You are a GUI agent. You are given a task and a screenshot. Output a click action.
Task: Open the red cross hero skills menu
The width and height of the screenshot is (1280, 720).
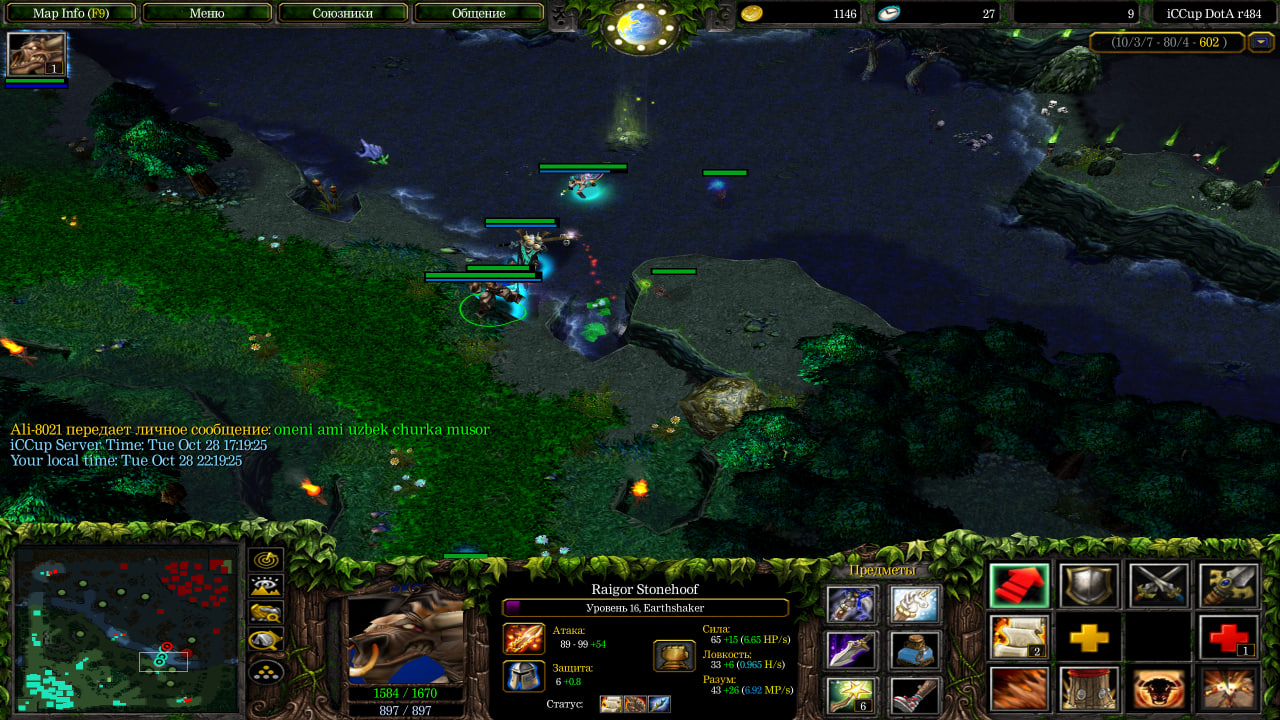point(1229,637)
